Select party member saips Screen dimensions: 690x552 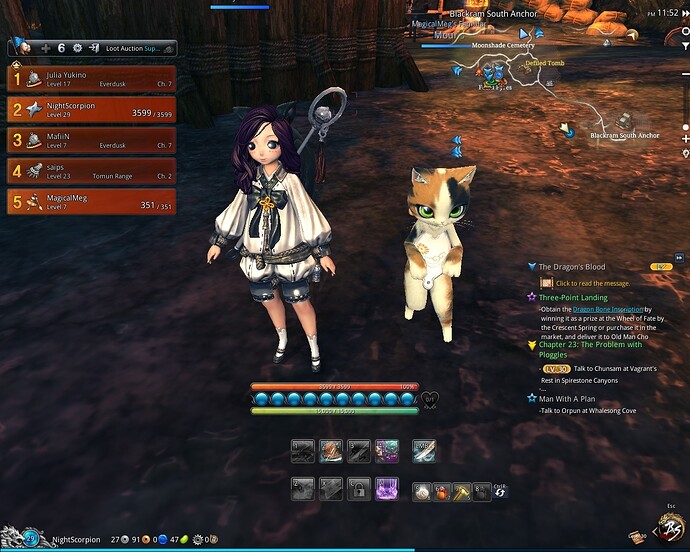(x=90, y=171)
